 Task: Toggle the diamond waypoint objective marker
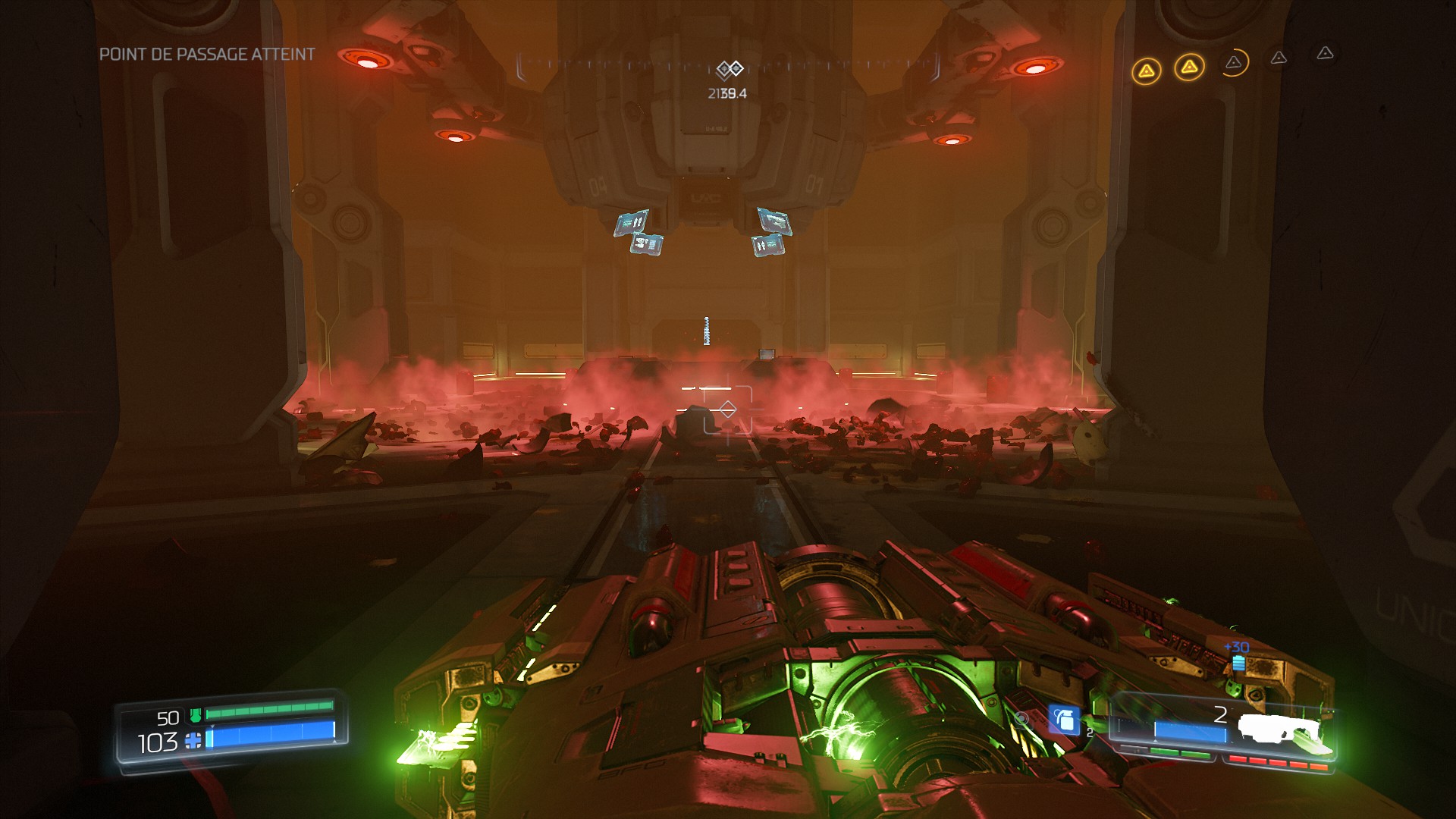click(729, 67)
